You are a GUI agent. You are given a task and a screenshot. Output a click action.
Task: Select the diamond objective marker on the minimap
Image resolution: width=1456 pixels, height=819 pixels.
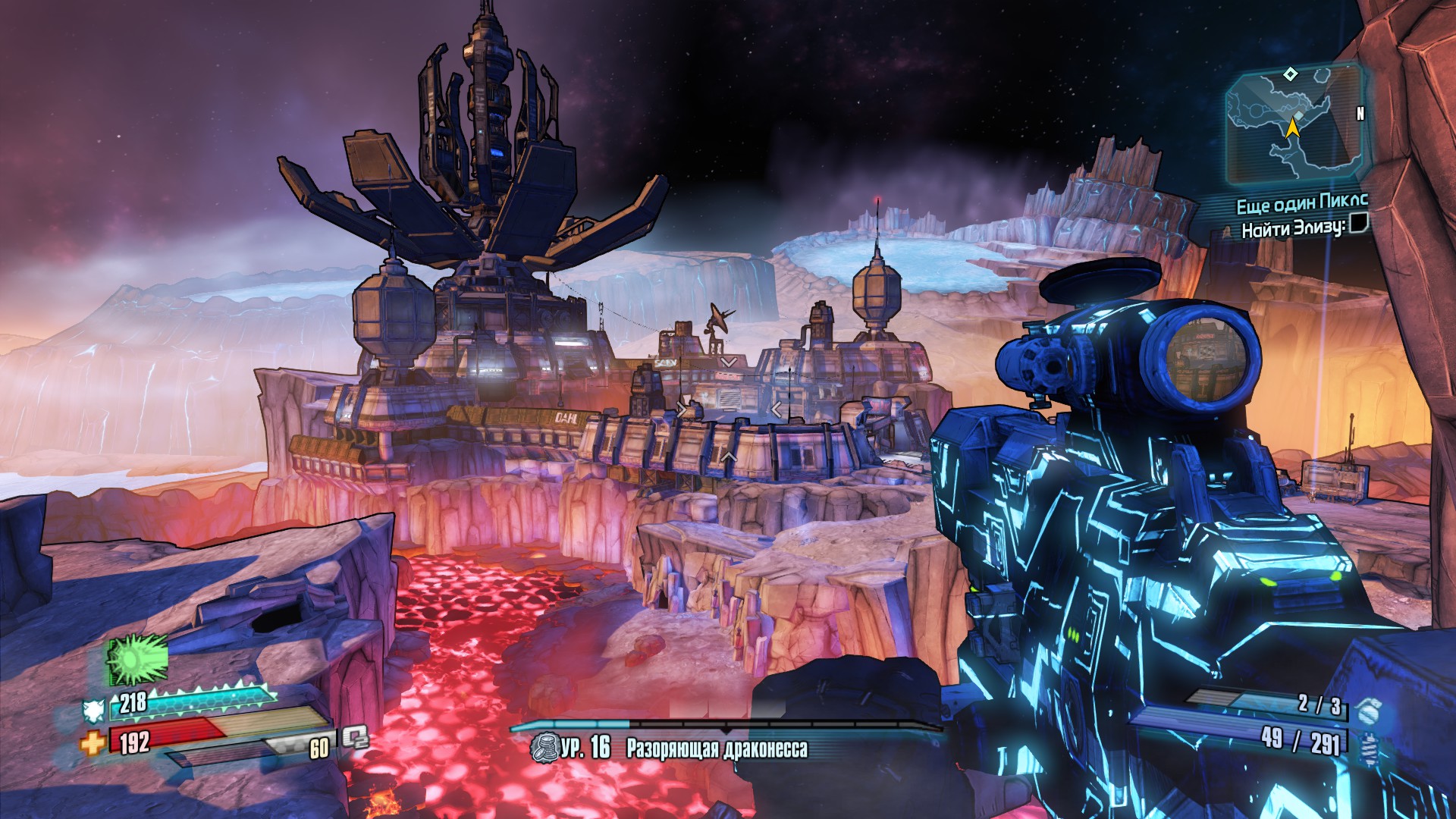tap(1291, 74)
